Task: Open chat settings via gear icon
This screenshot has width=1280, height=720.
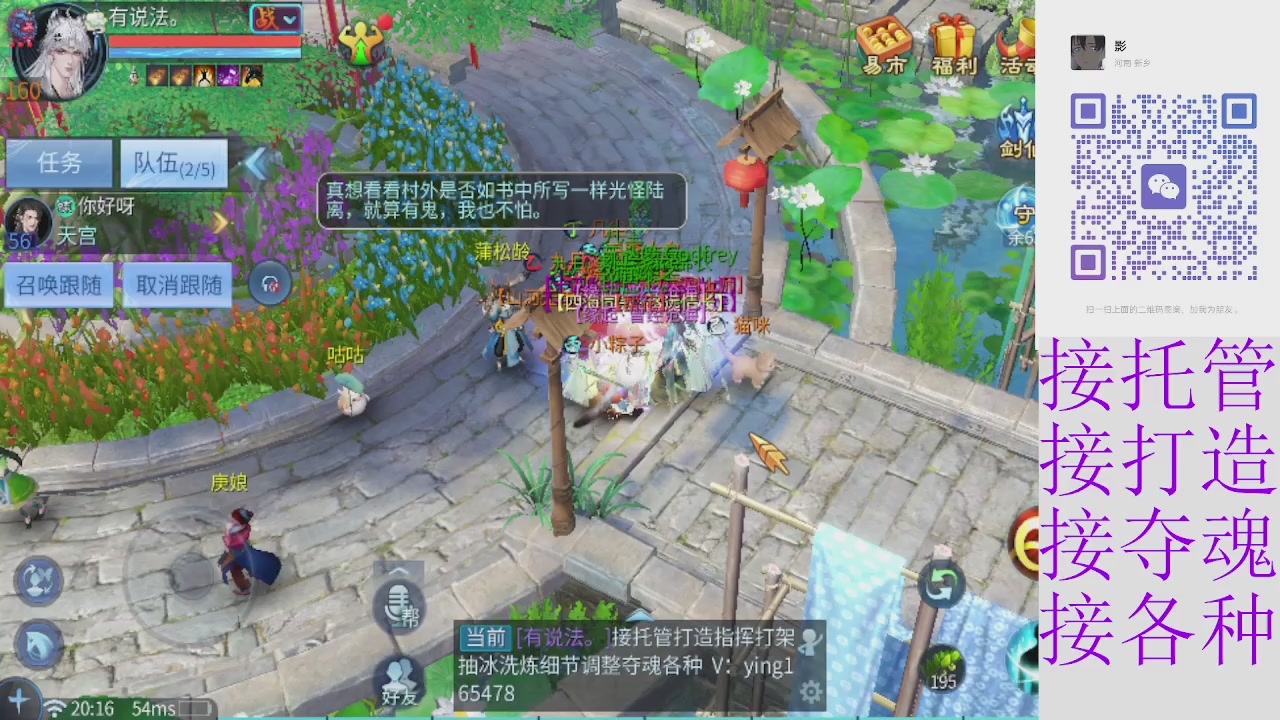Action: click(x=810, y=691)
